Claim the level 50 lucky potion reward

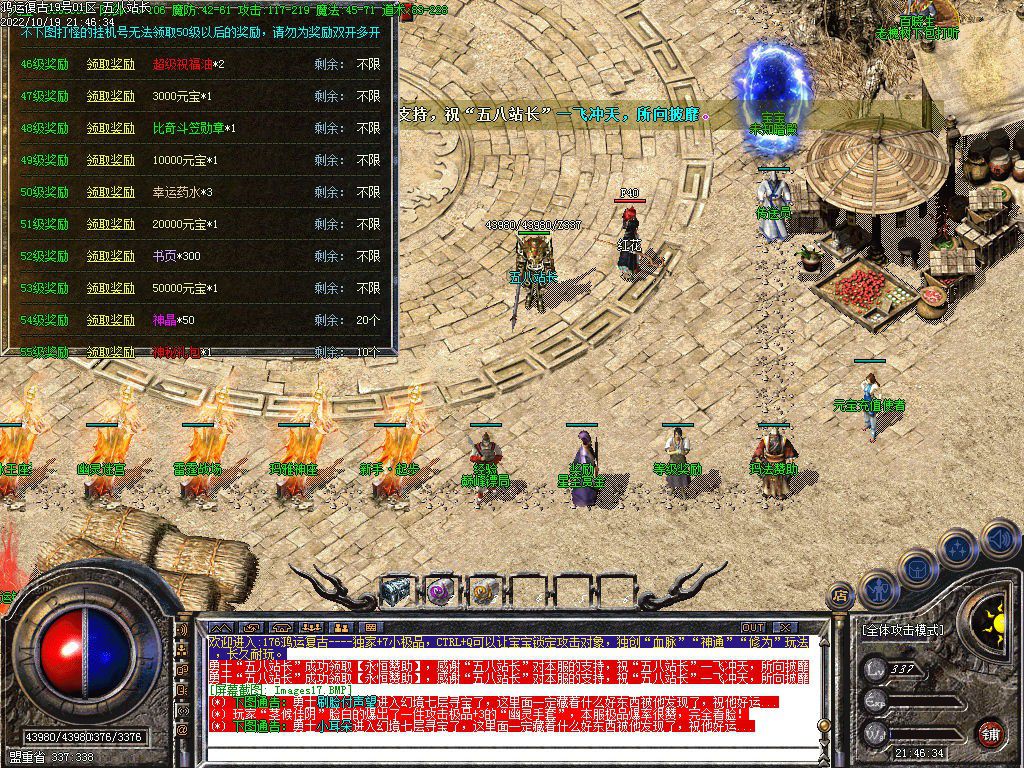[x=110, y=193]
